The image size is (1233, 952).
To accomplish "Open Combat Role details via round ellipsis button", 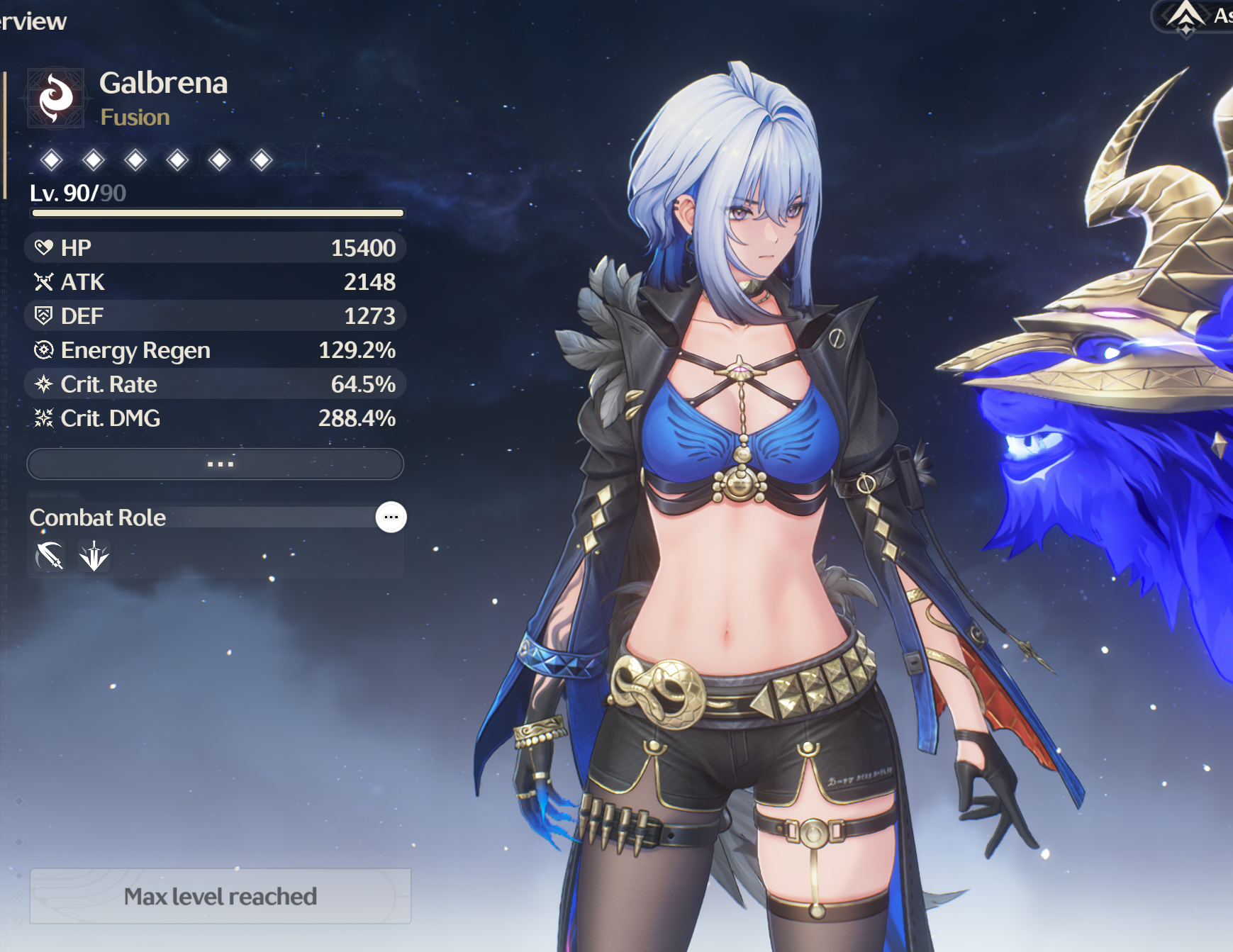I will point(391,517).
